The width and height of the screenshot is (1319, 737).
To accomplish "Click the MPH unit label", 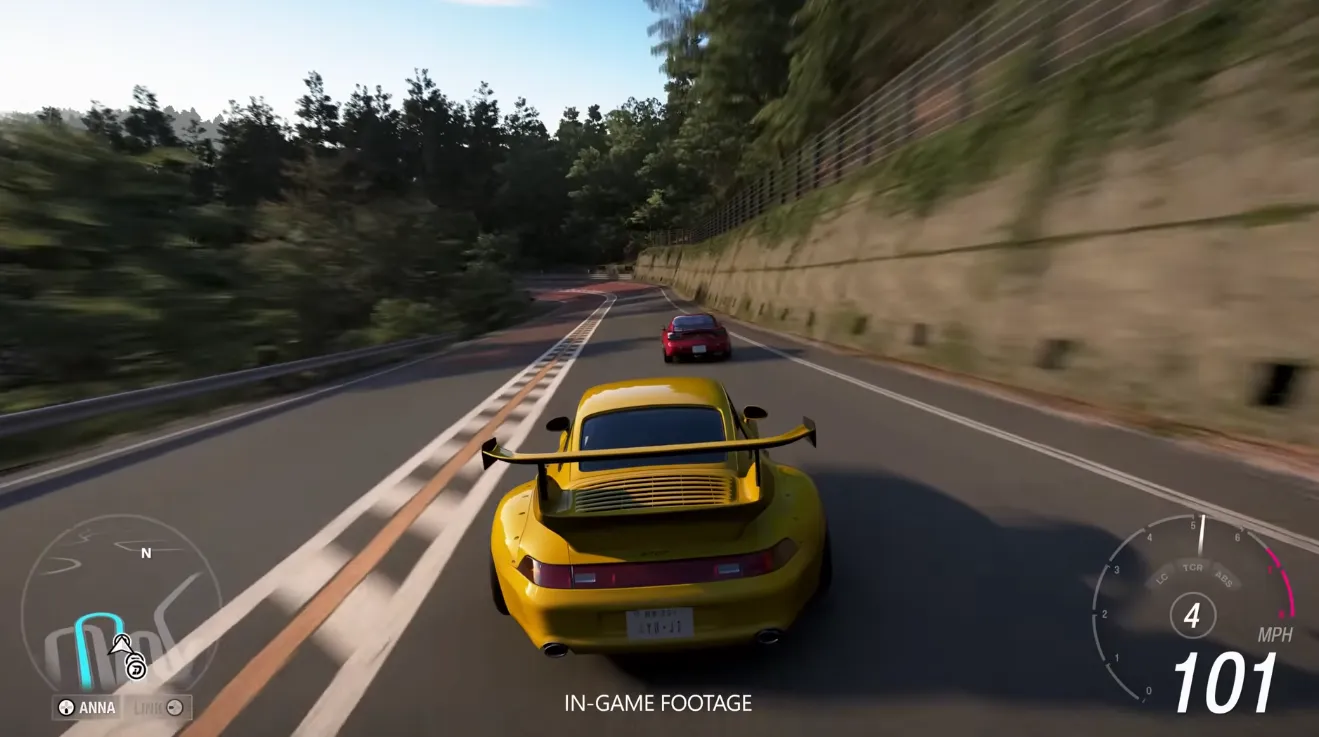I will point(1276,633).
